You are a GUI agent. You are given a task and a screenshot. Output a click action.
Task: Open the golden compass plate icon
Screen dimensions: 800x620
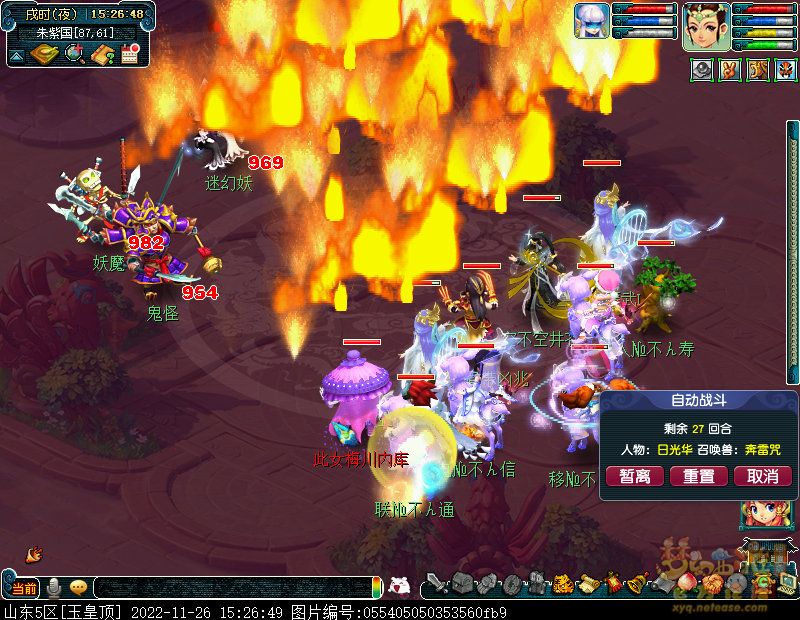coord(44,54)
